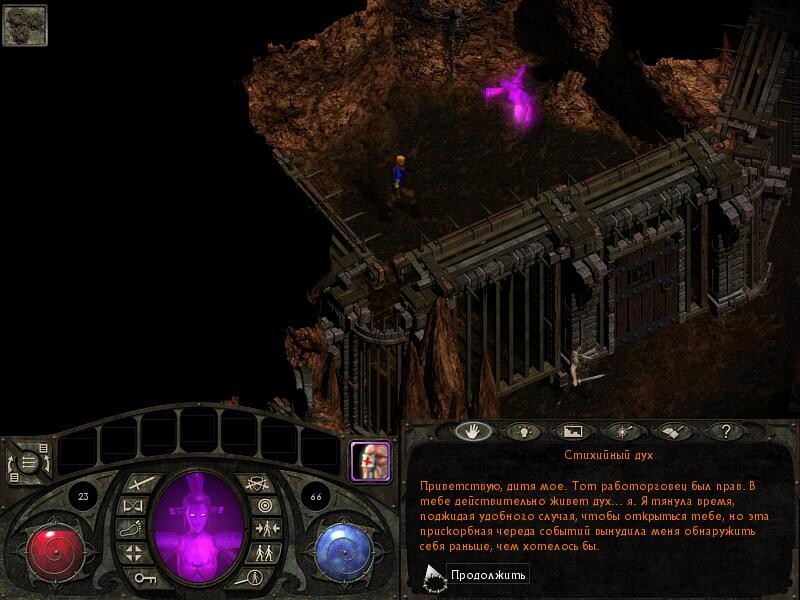Select the companion face portrait
This screenshot has height=600, width=800.
coord(367,461)
